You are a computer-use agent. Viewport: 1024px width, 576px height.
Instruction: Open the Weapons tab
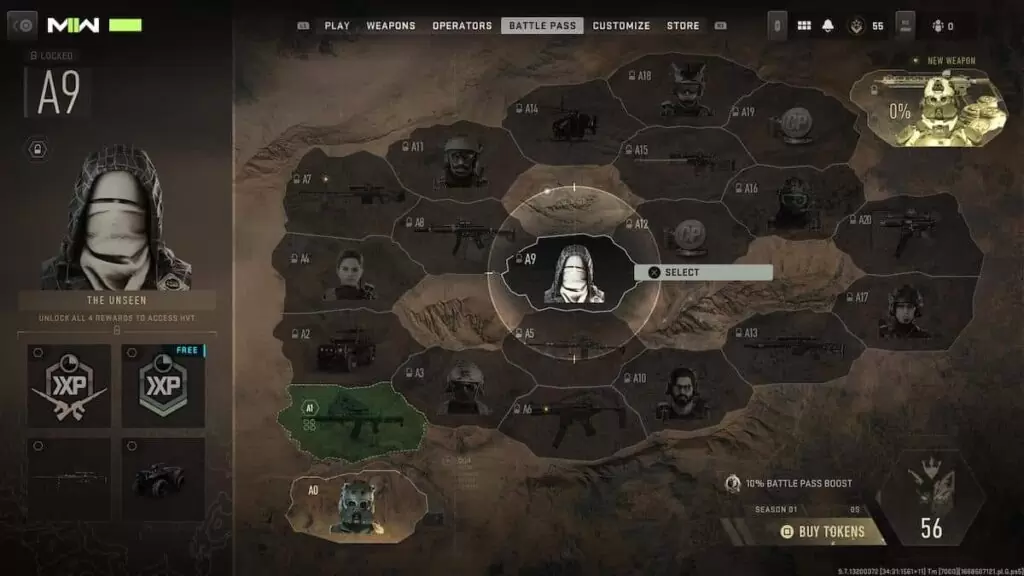pos(391,26)
